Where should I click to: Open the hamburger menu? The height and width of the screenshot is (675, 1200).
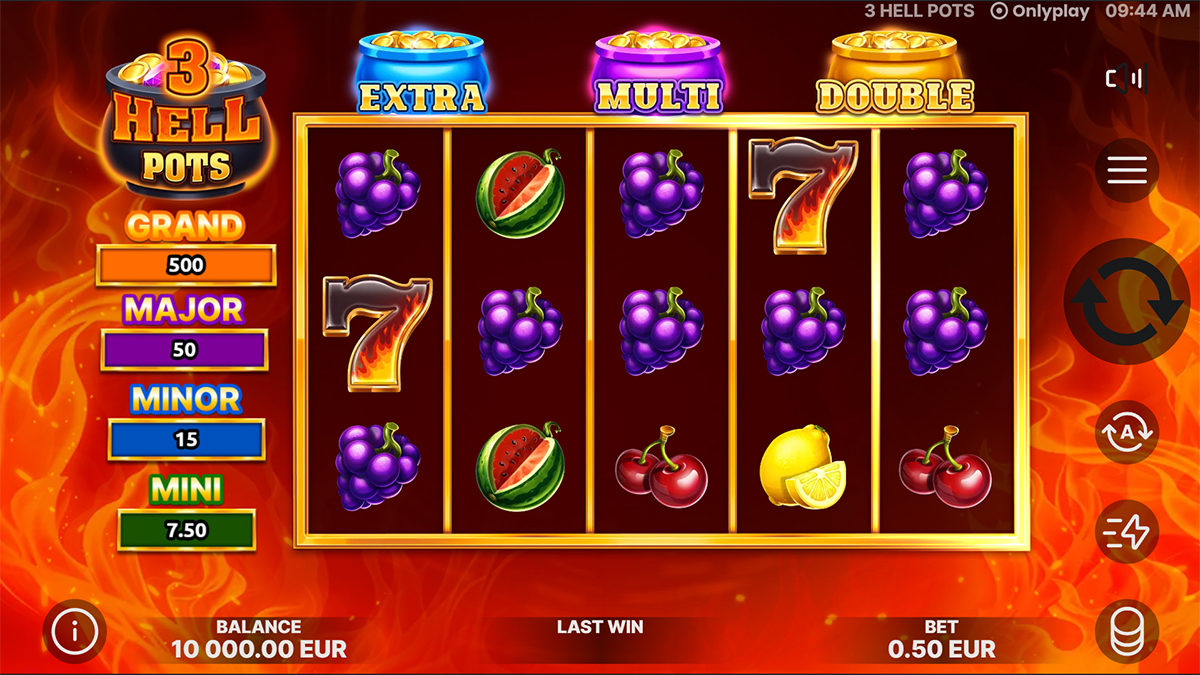(1127, 171)
